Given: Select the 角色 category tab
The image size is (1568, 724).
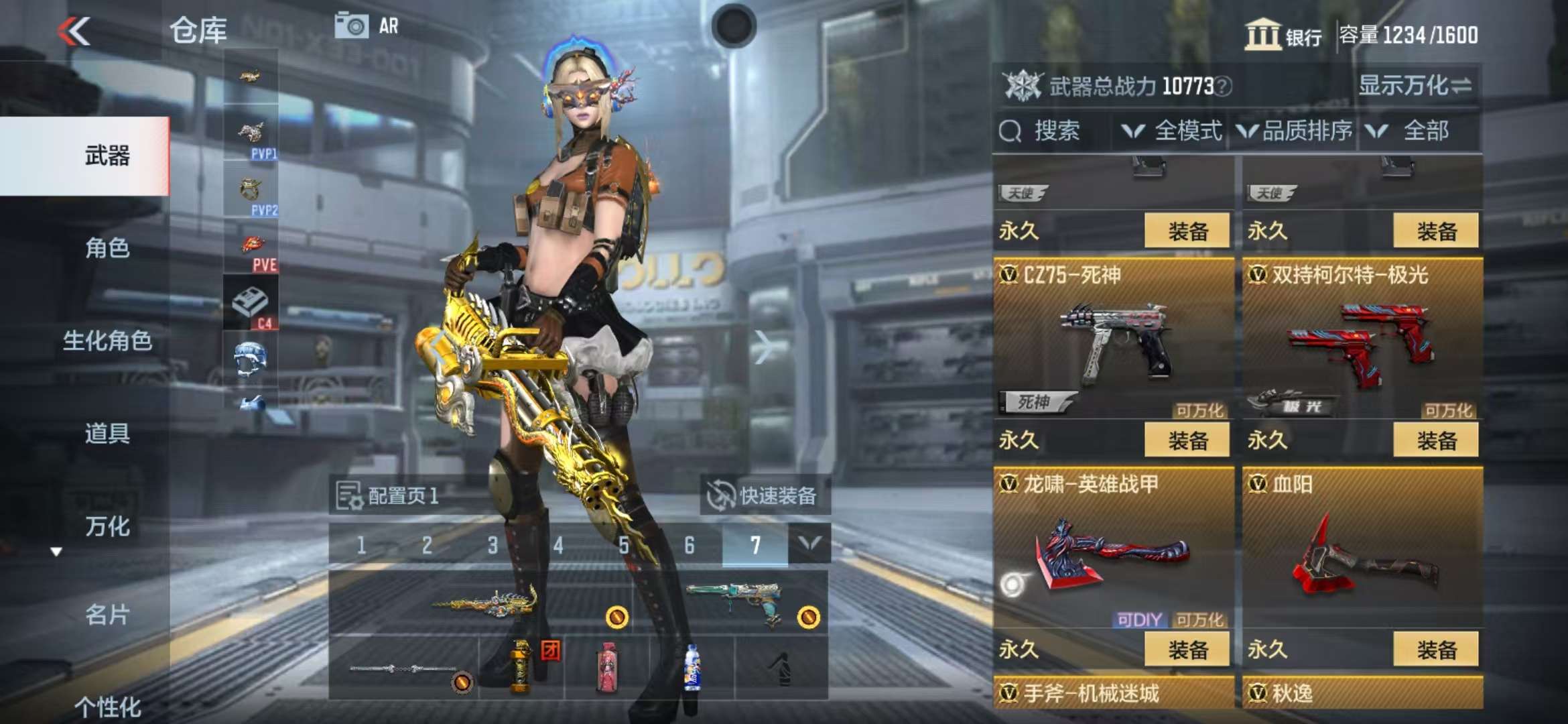Looking at the screenshot, I should click(x=107, y=248).
